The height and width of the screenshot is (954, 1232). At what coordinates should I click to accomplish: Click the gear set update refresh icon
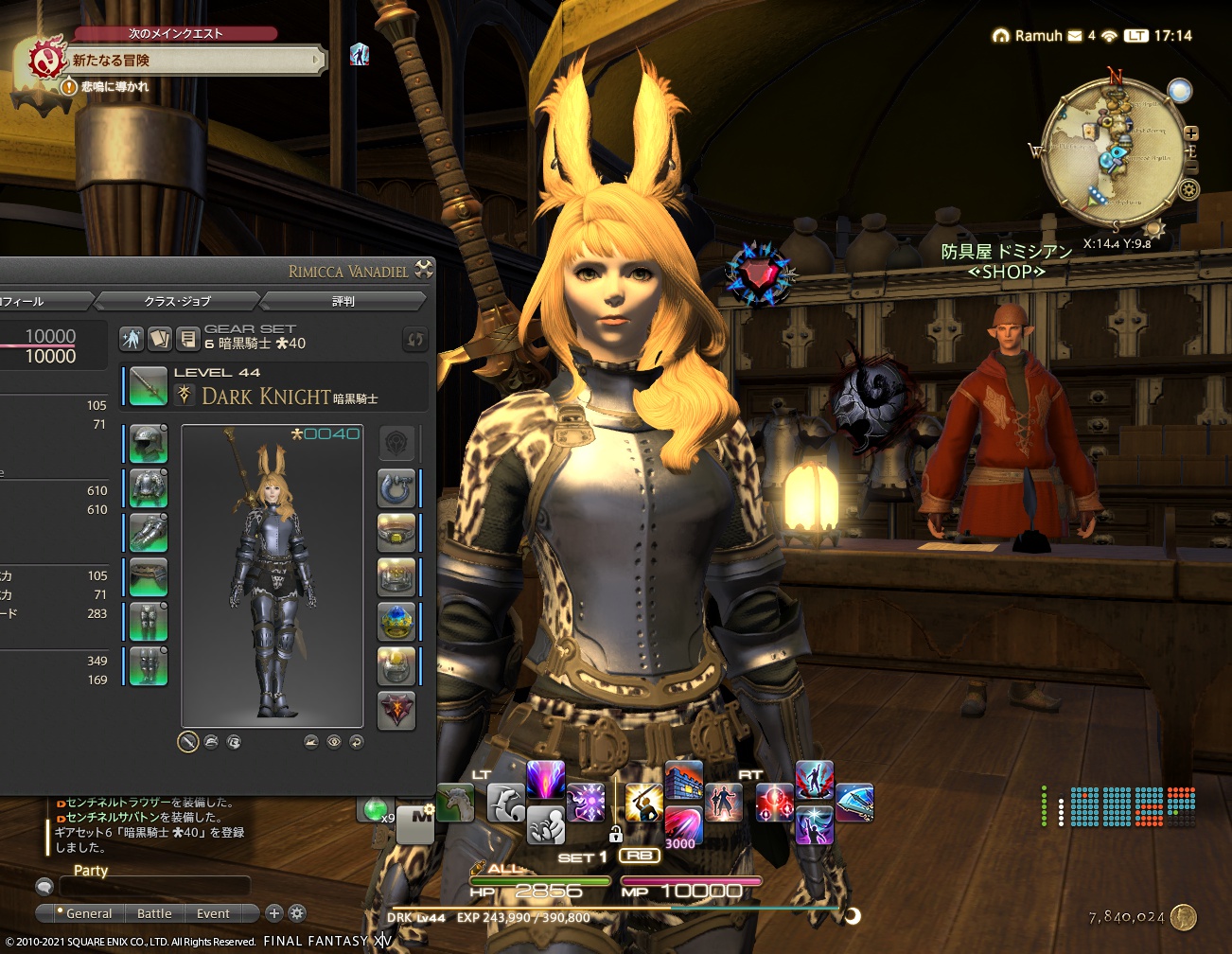[x=414, y=339]
